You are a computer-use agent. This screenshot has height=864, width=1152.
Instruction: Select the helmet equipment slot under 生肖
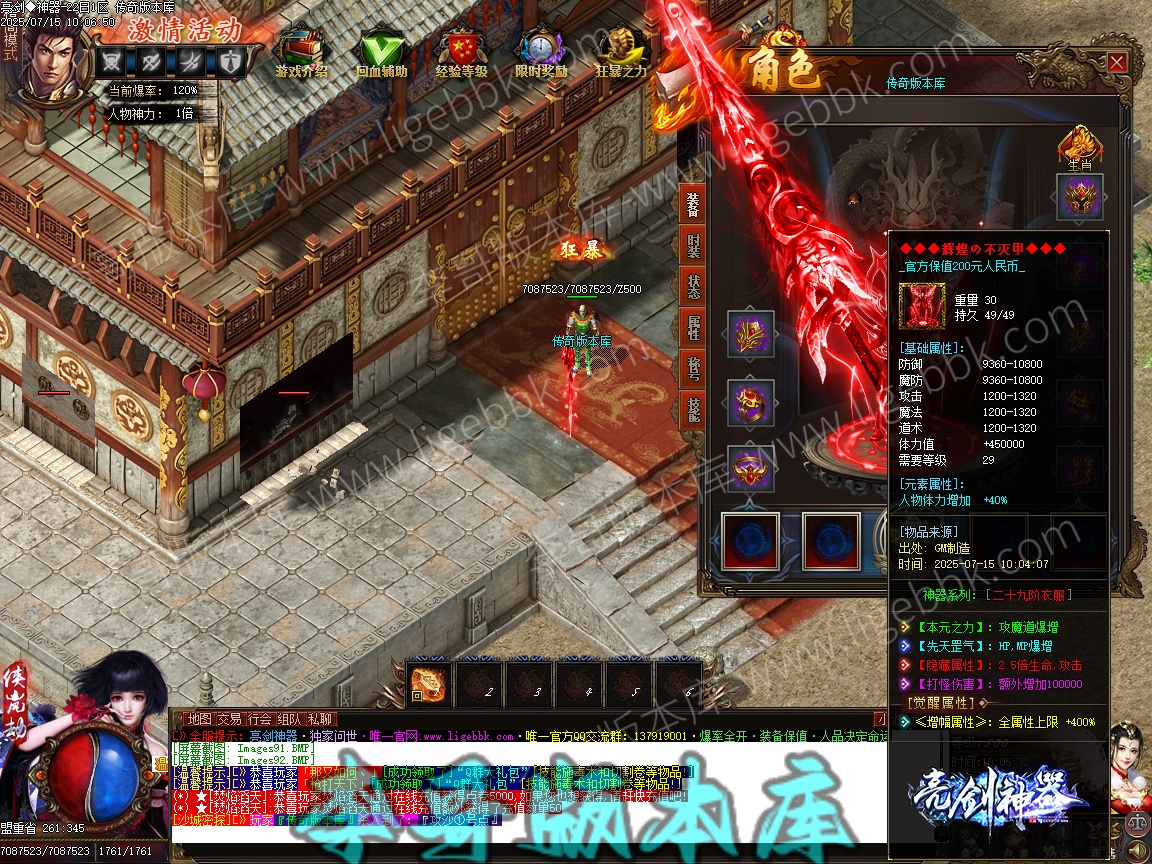pyautogui.click(x=1080, y=197)
